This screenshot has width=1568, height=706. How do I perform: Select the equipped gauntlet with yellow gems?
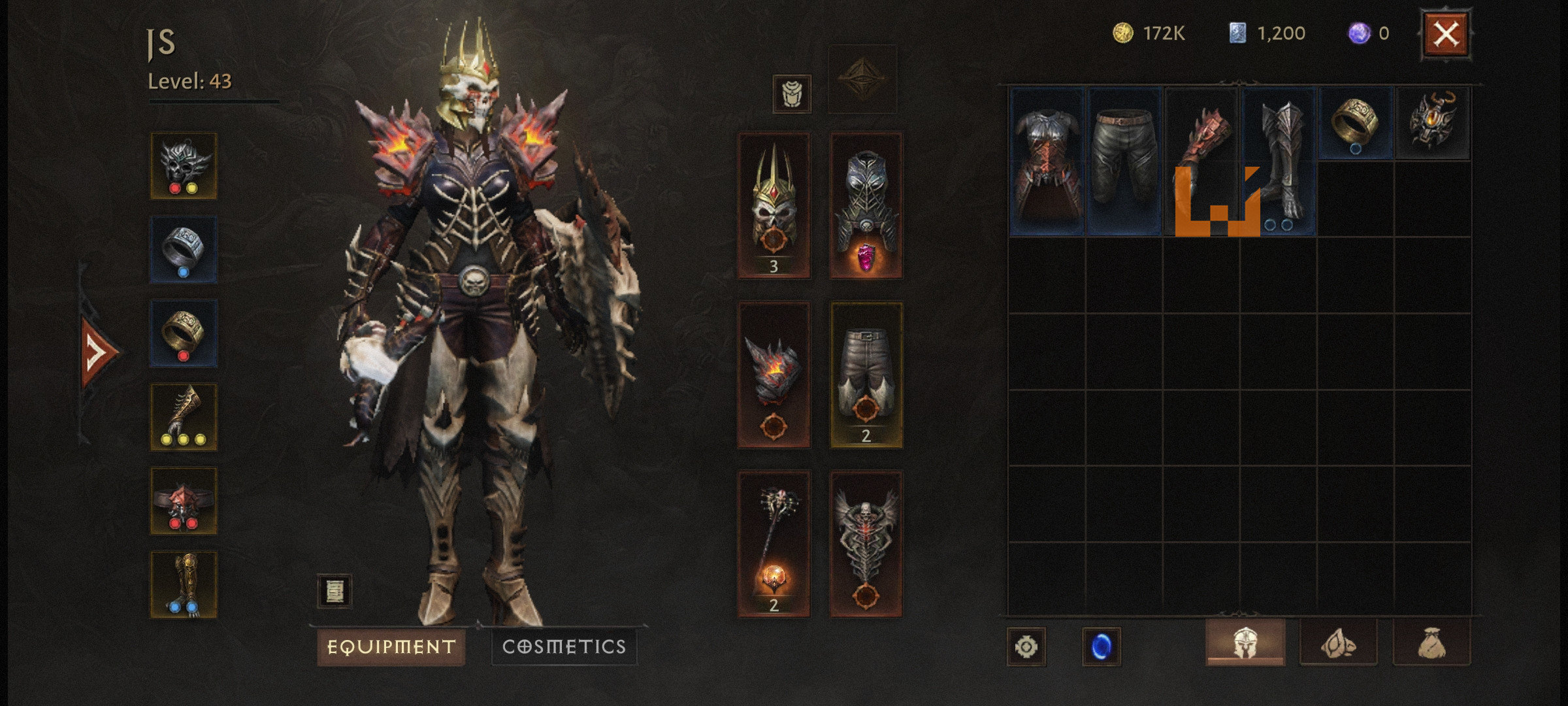pyautogui.click(x=184, y=416)
